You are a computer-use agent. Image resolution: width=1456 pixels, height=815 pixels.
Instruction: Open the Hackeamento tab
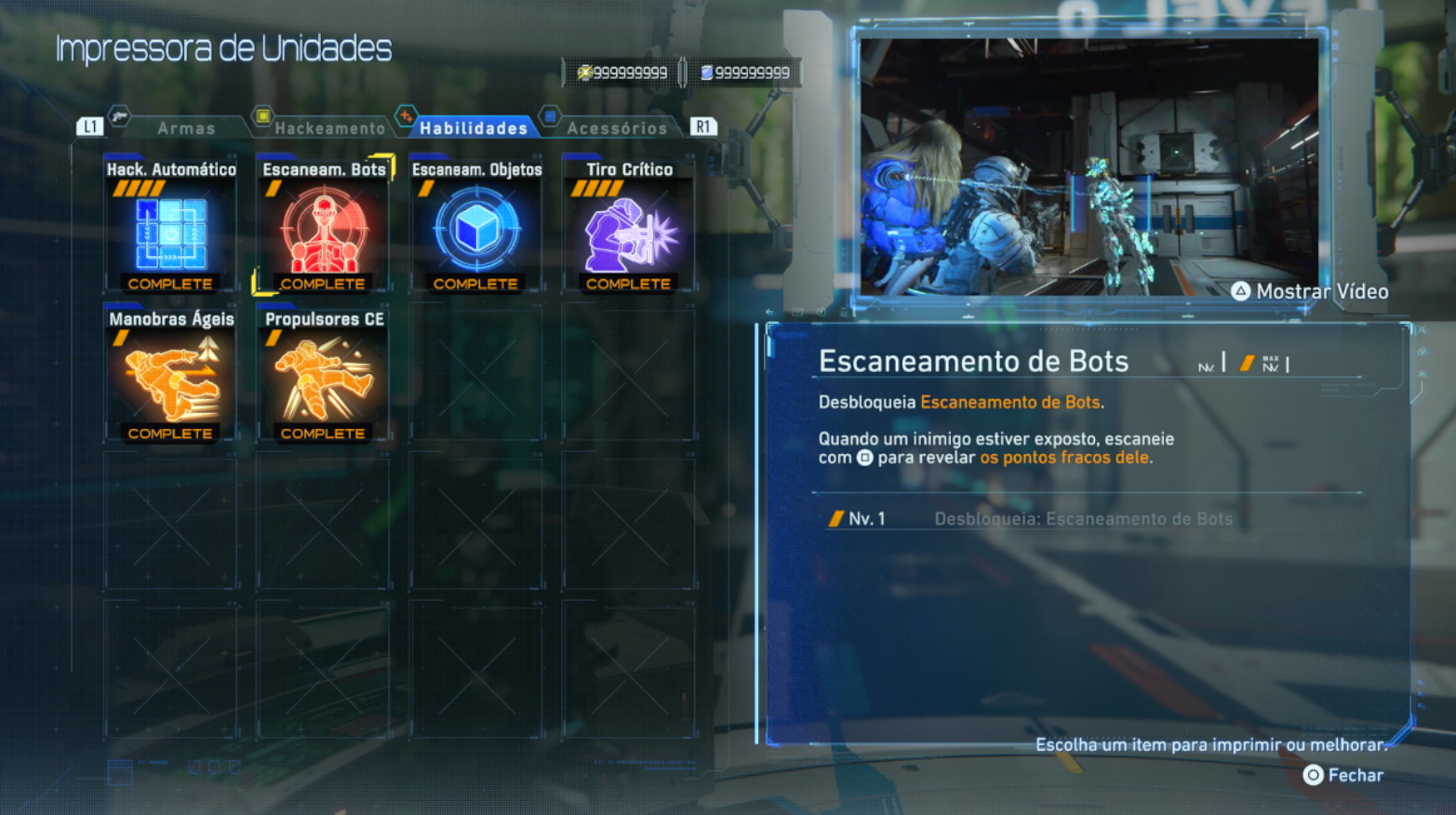coord(328,128)
